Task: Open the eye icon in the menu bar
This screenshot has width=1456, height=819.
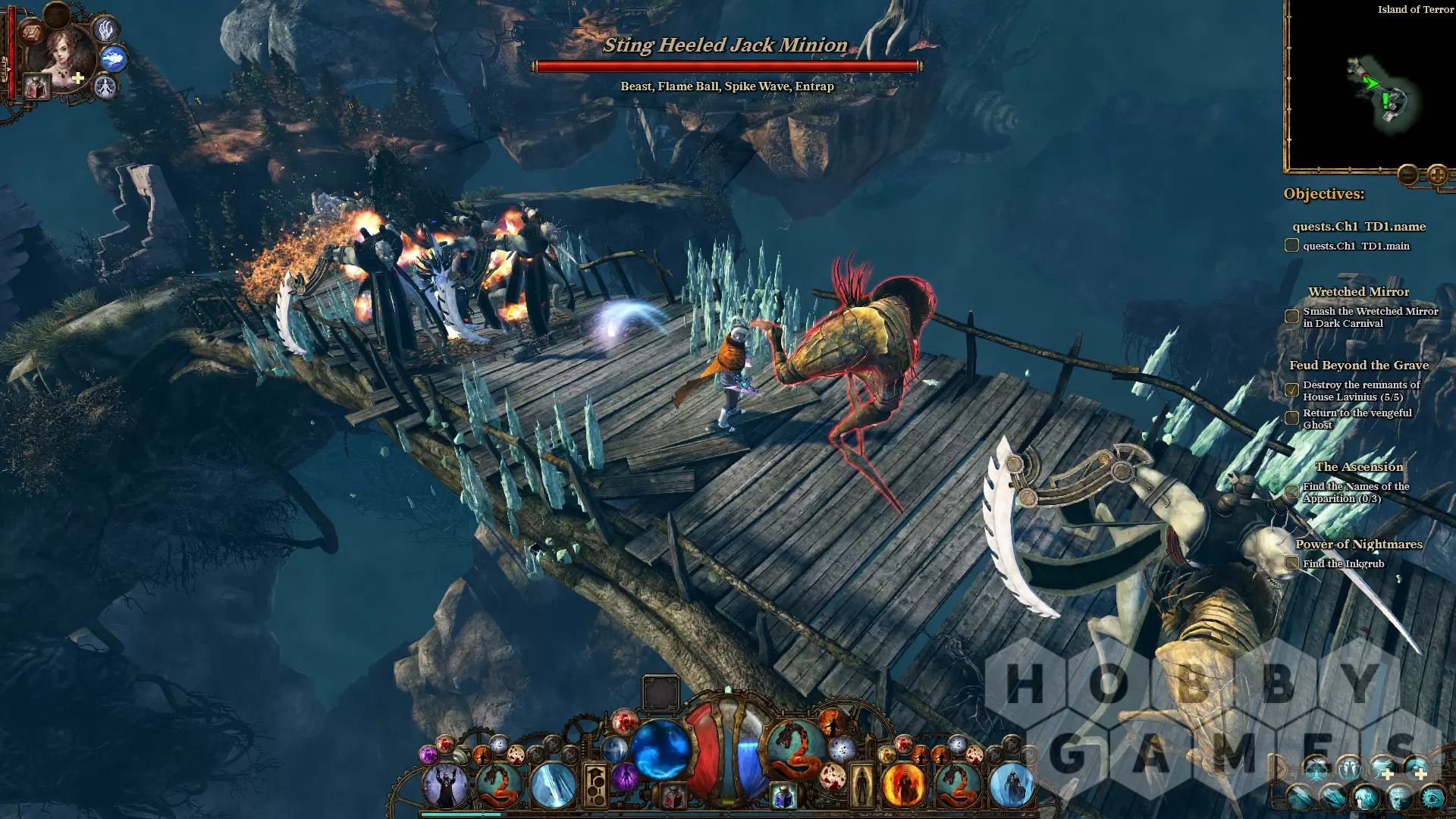Action: (x=1432, y=798)
